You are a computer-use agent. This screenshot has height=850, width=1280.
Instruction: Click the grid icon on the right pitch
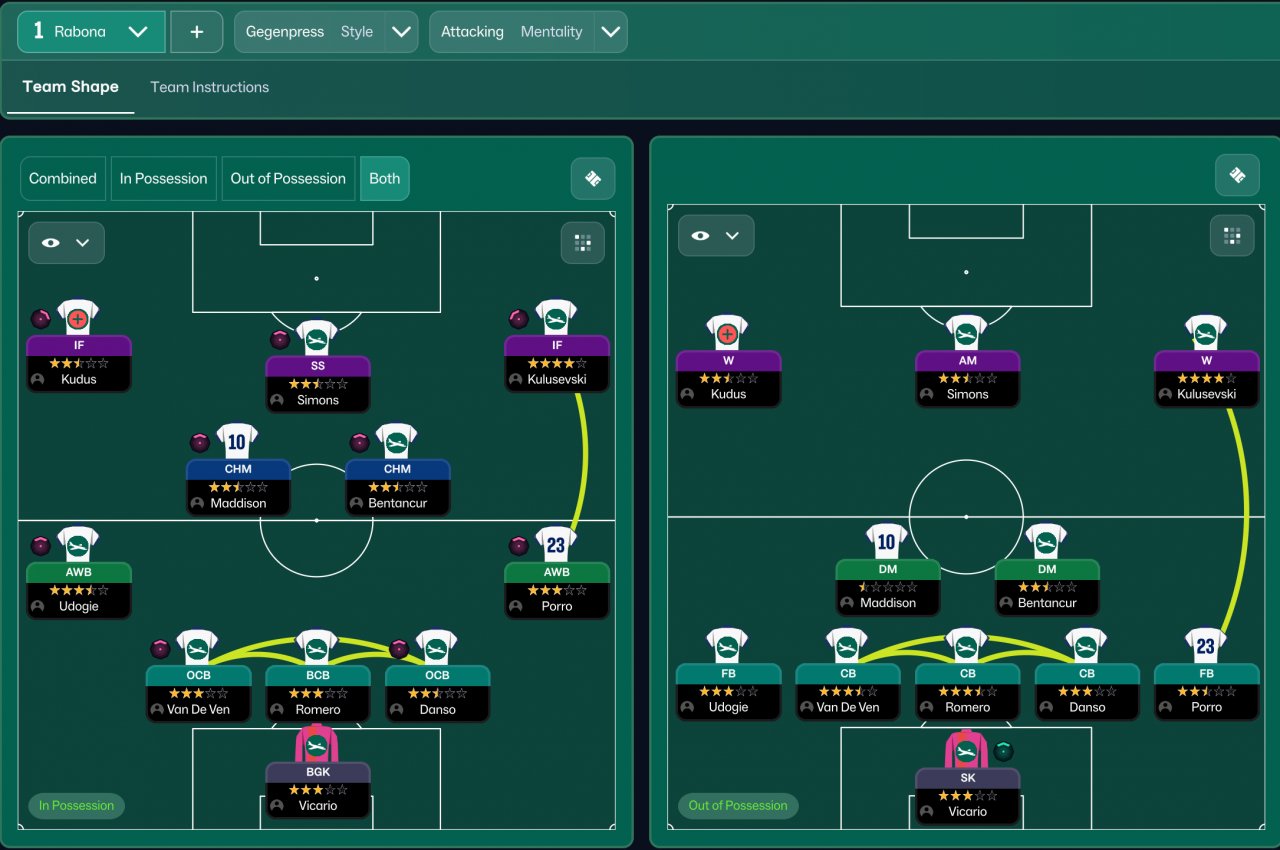point(1232,236)
